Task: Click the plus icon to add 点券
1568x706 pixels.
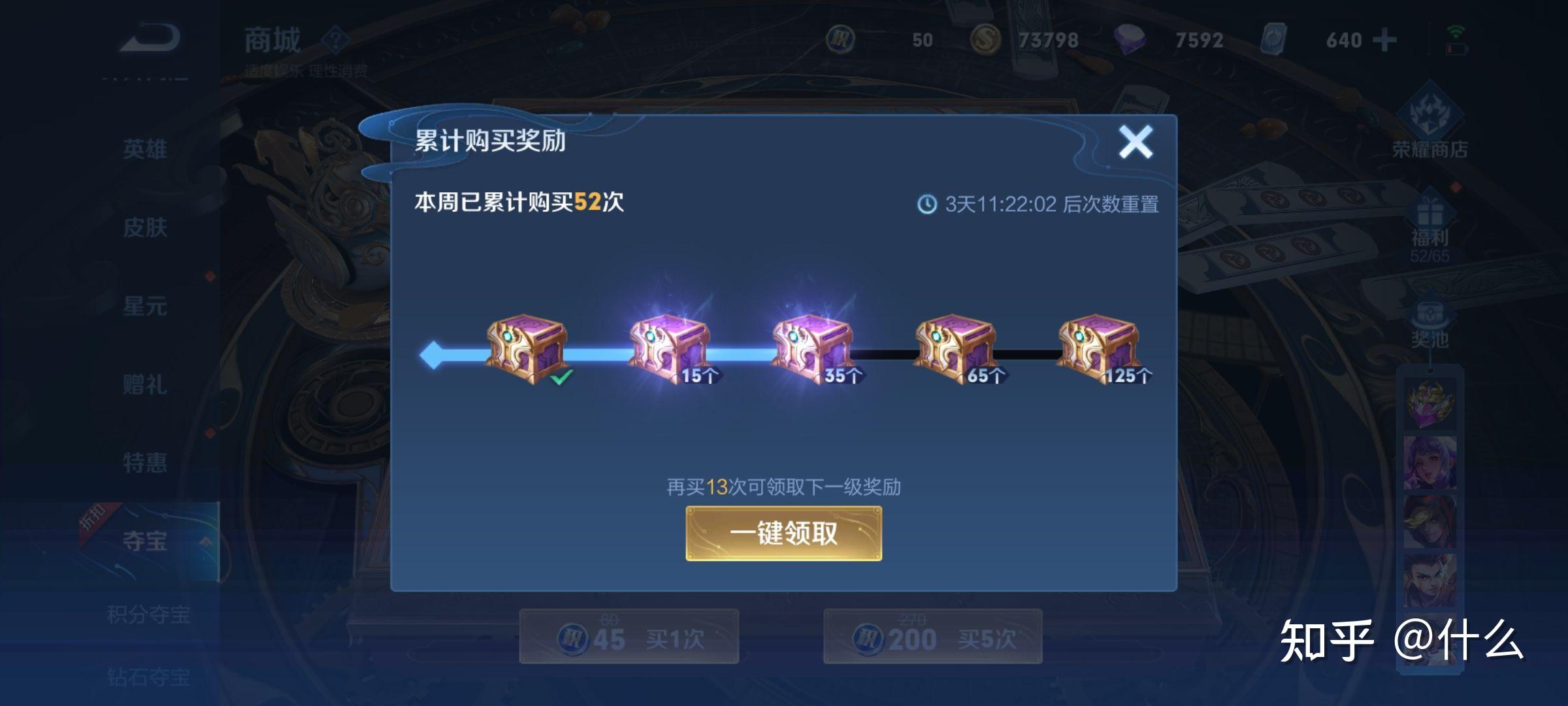Action: coord(1384,41)
